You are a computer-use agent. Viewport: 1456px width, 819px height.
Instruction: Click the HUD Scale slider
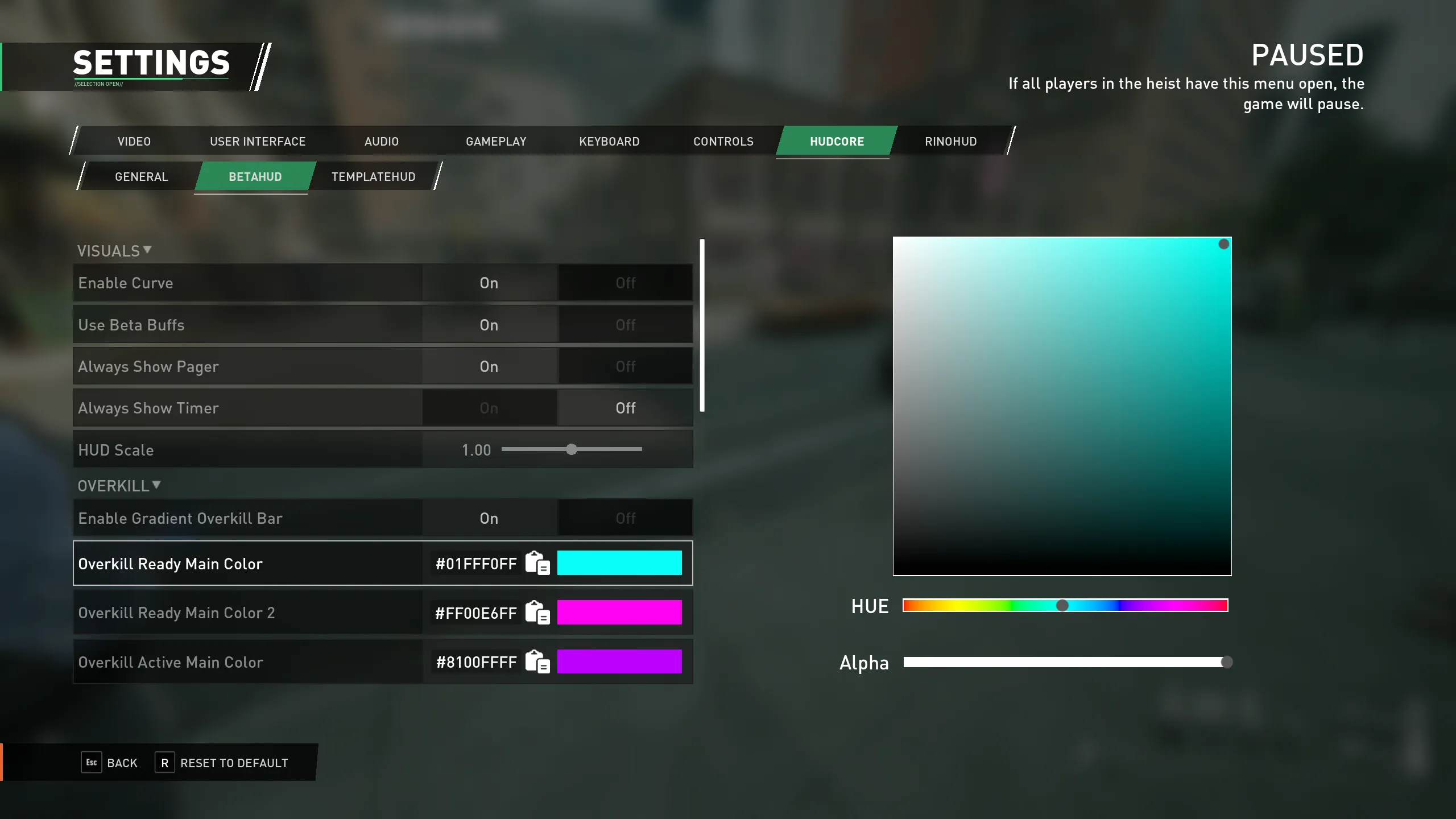[572, 450]
